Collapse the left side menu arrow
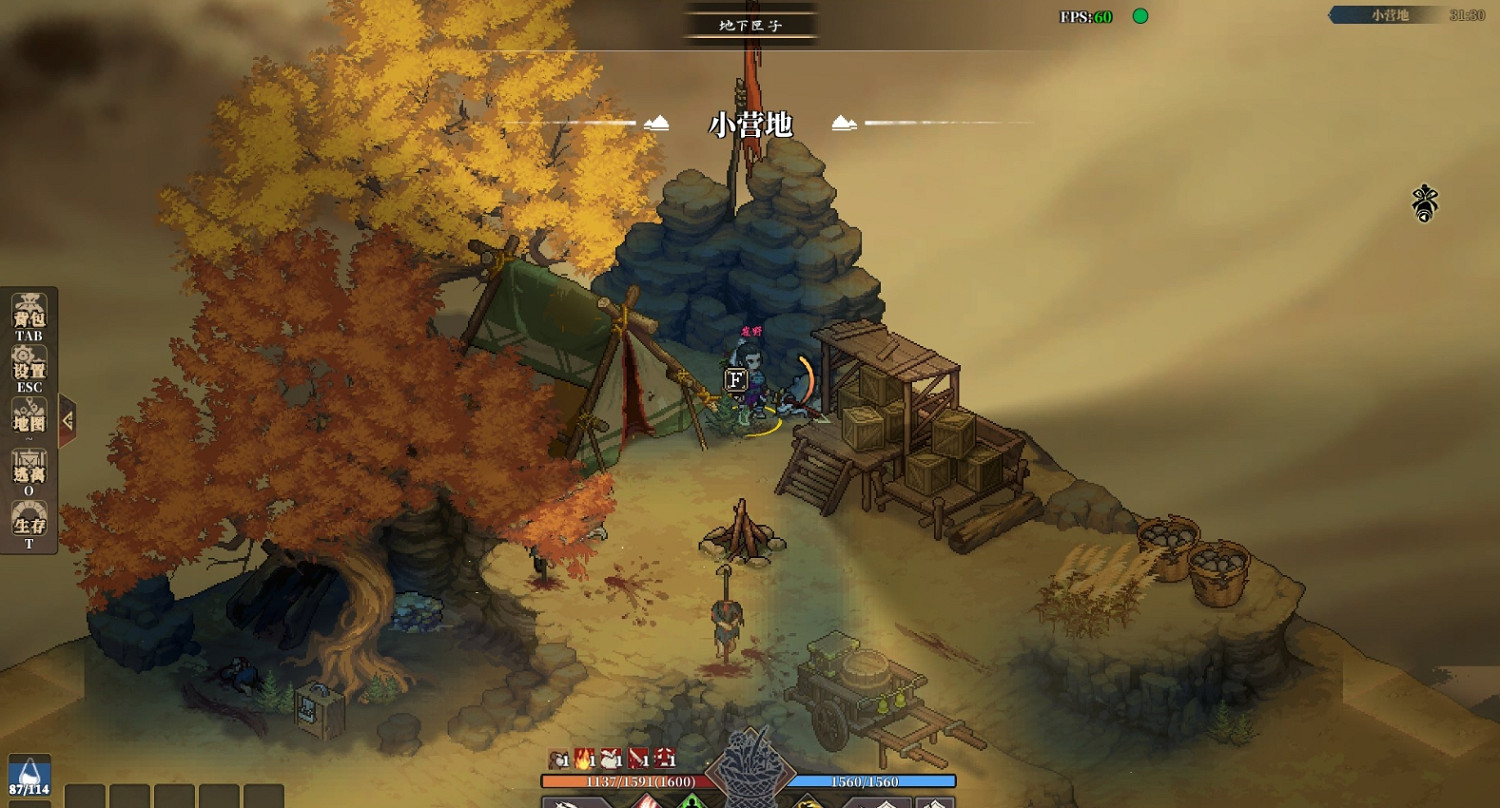 coord(67,421)
